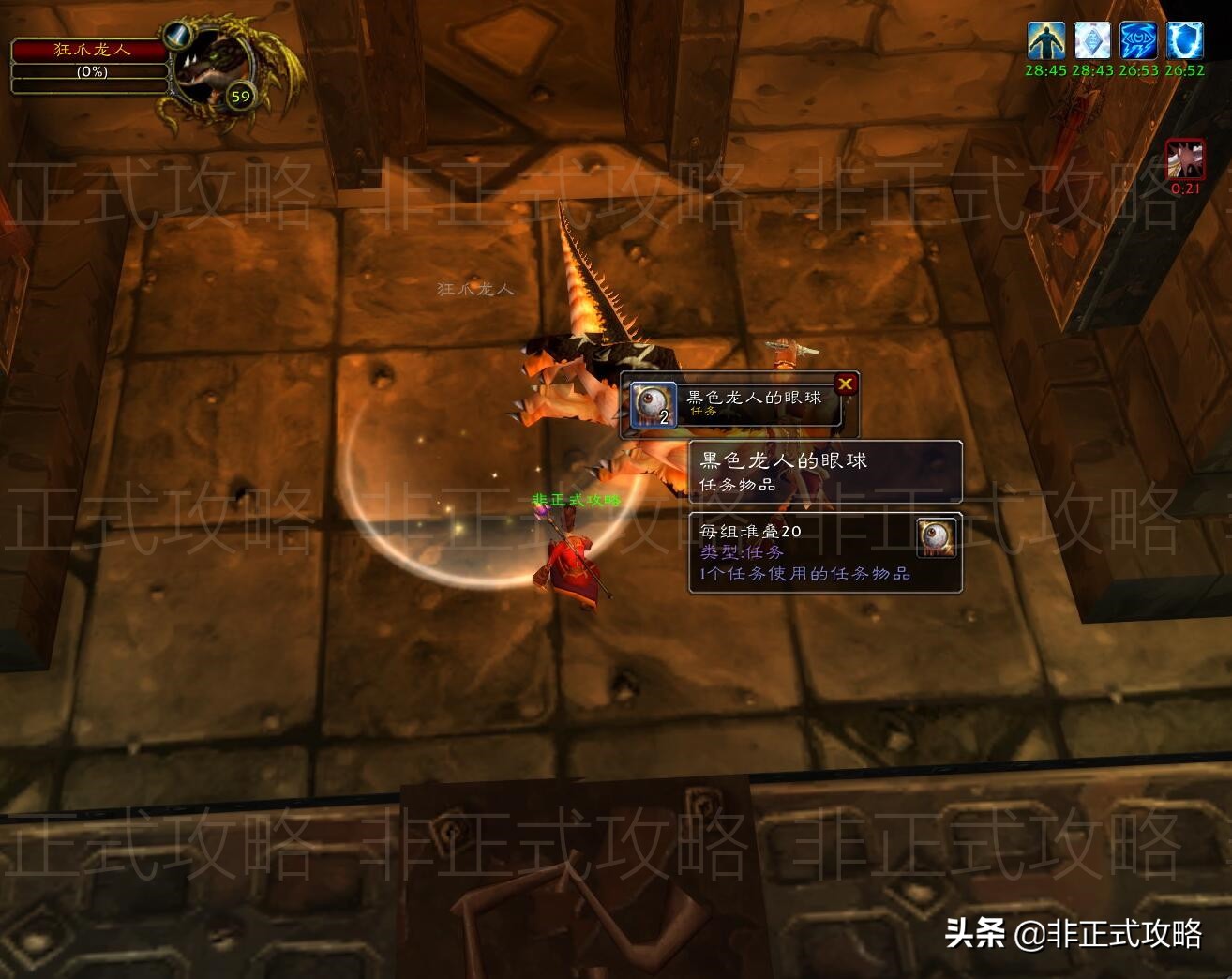
Task: Click the green name text 非正式攻略
Action: coord(576,500)
